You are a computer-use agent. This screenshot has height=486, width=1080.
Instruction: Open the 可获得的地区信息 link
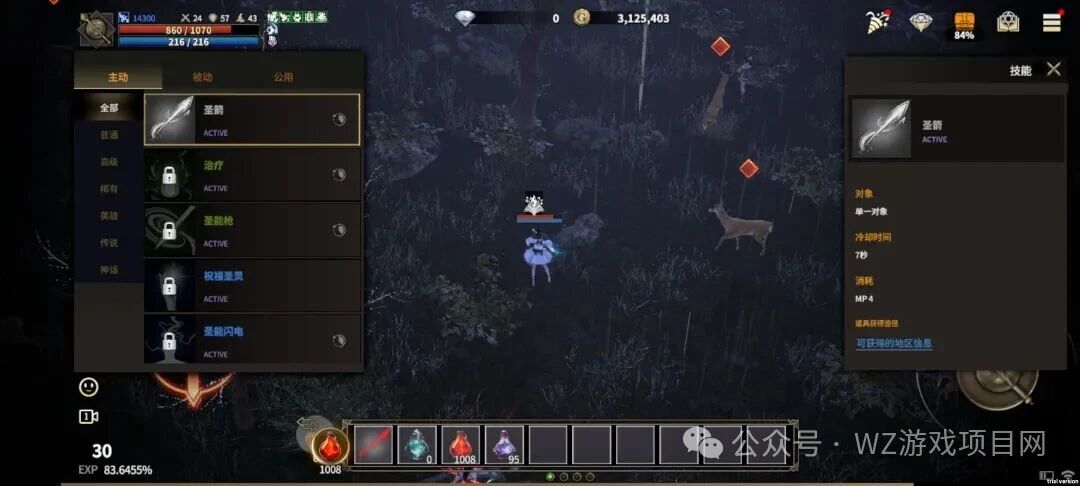[x=893, y=343]
